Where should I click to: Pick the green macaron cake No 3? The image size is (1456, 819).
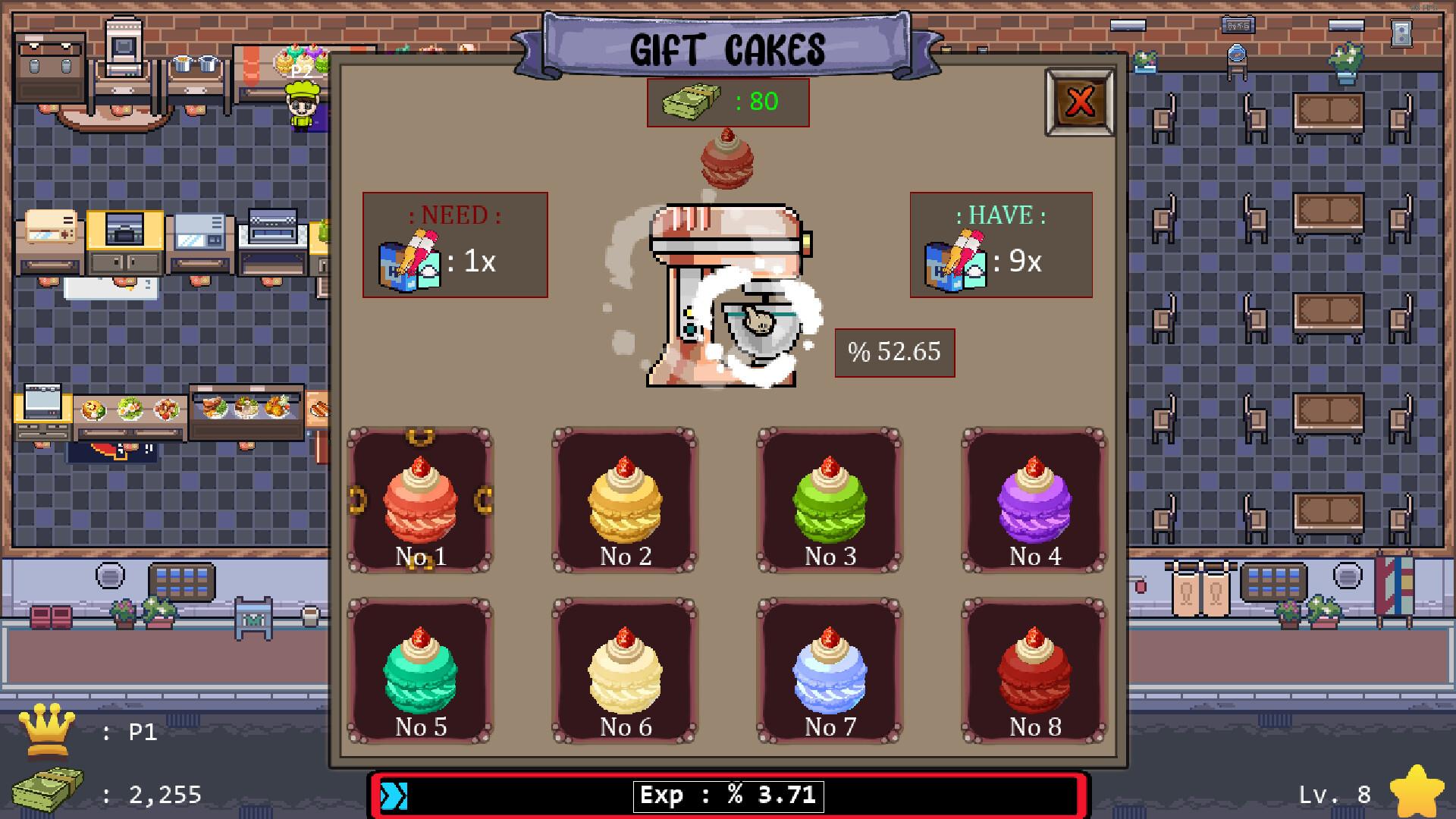click(x=828, y=500)
